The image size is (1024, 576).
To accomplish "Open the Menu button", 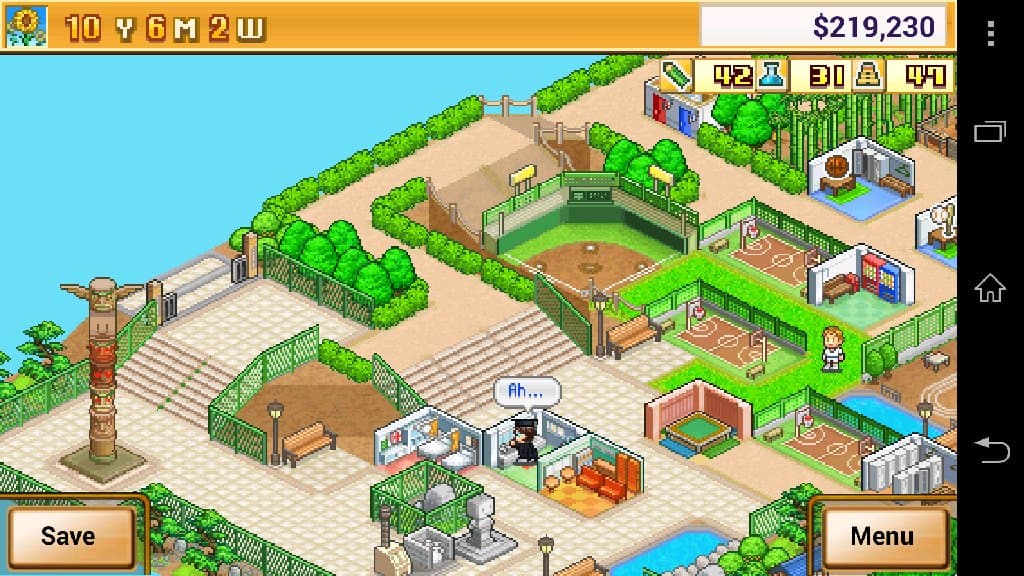I will pos(881,535).
